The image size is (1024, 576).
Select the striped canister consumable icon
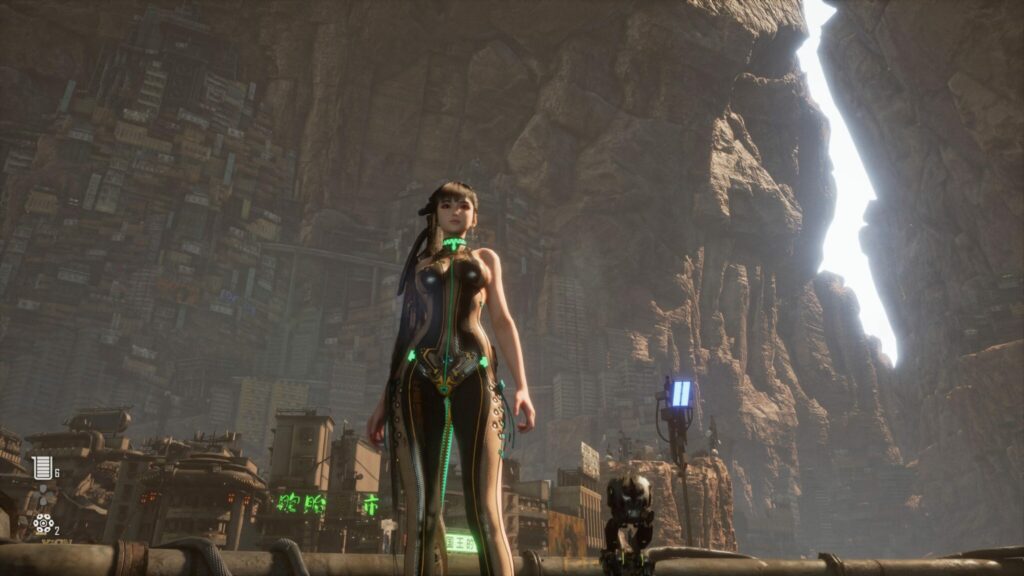tap(42, 467)
